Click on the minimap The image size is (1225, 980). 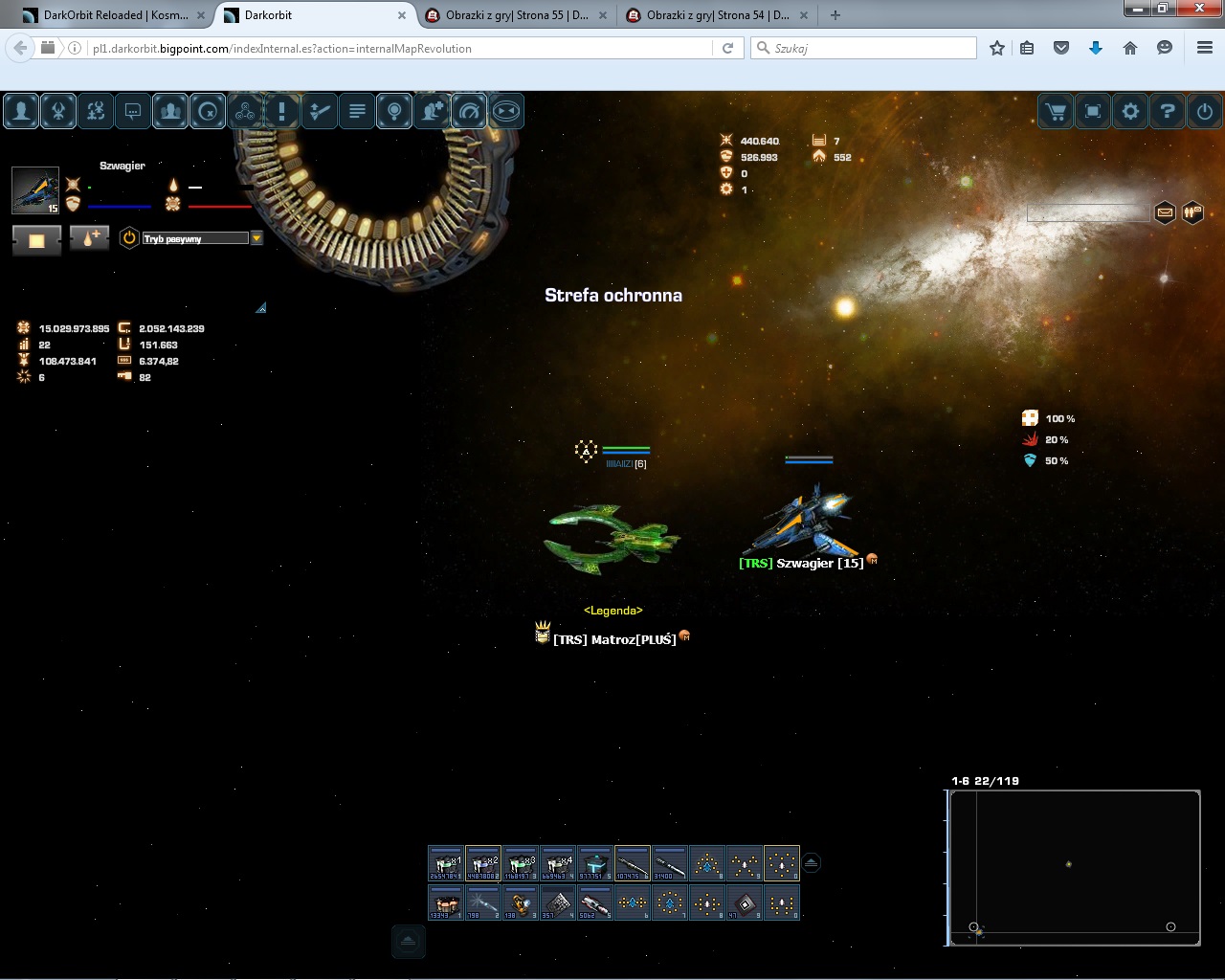pyautogui.click(x=1075, y=867)
